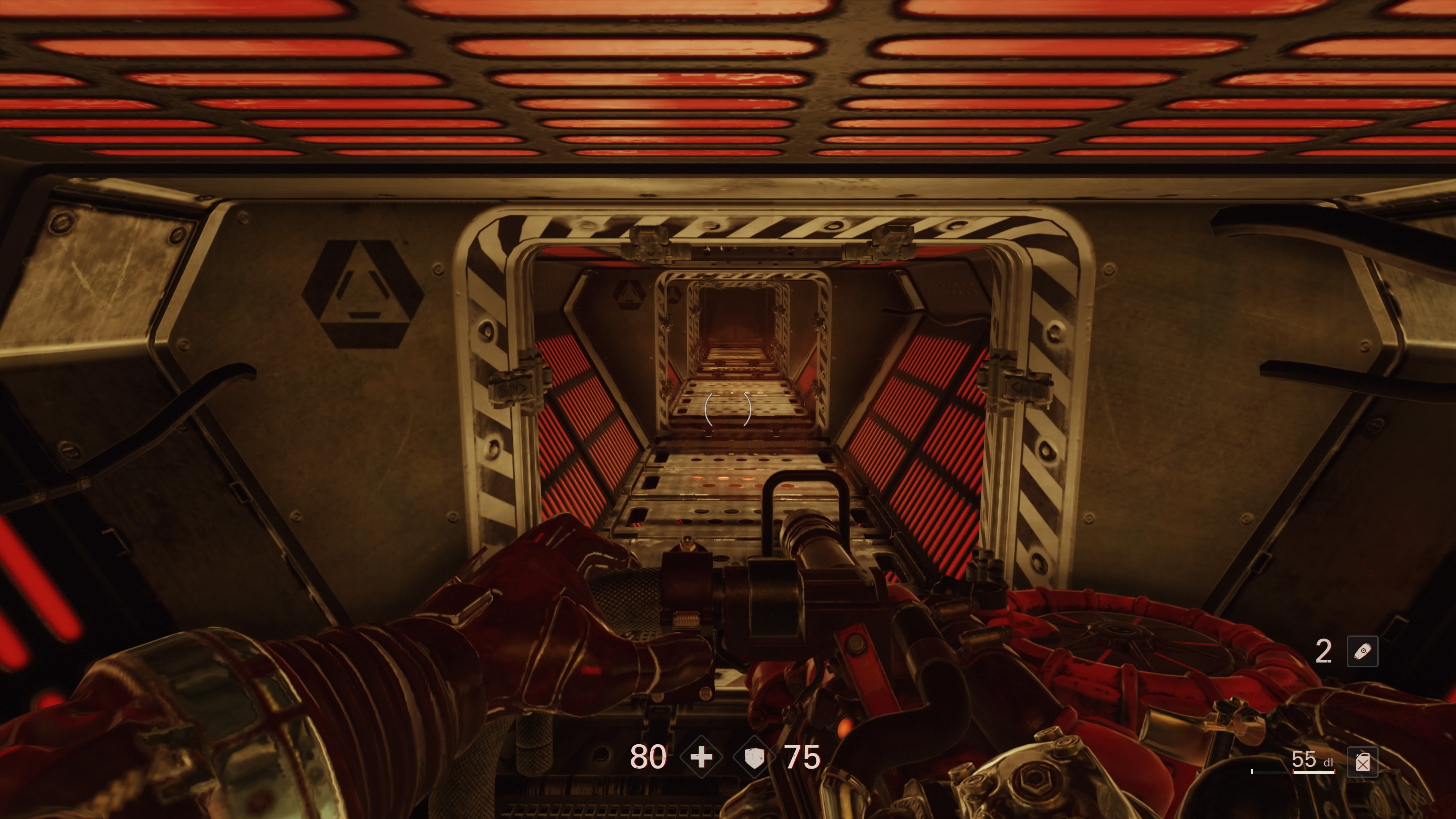Click the health cross icon

pyautogui.click(x=701, y=757)
